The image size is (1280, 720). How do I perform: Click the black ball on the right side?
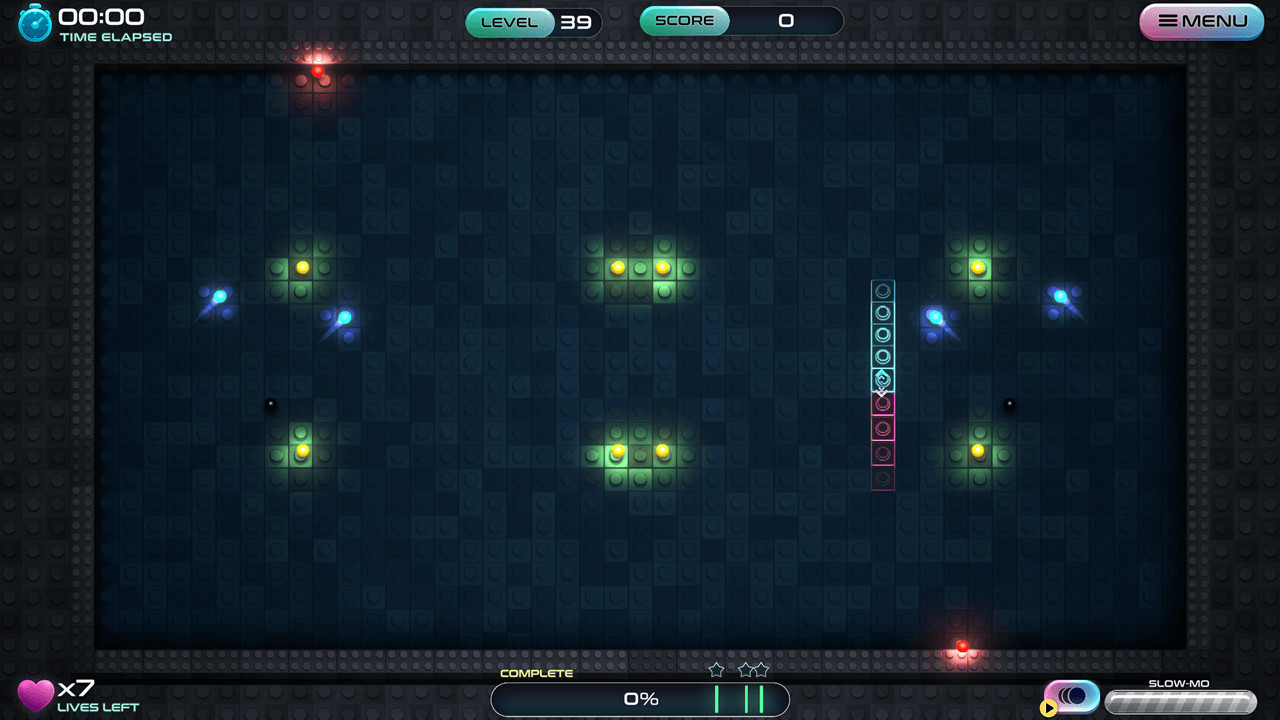(x=1009, y=402)
